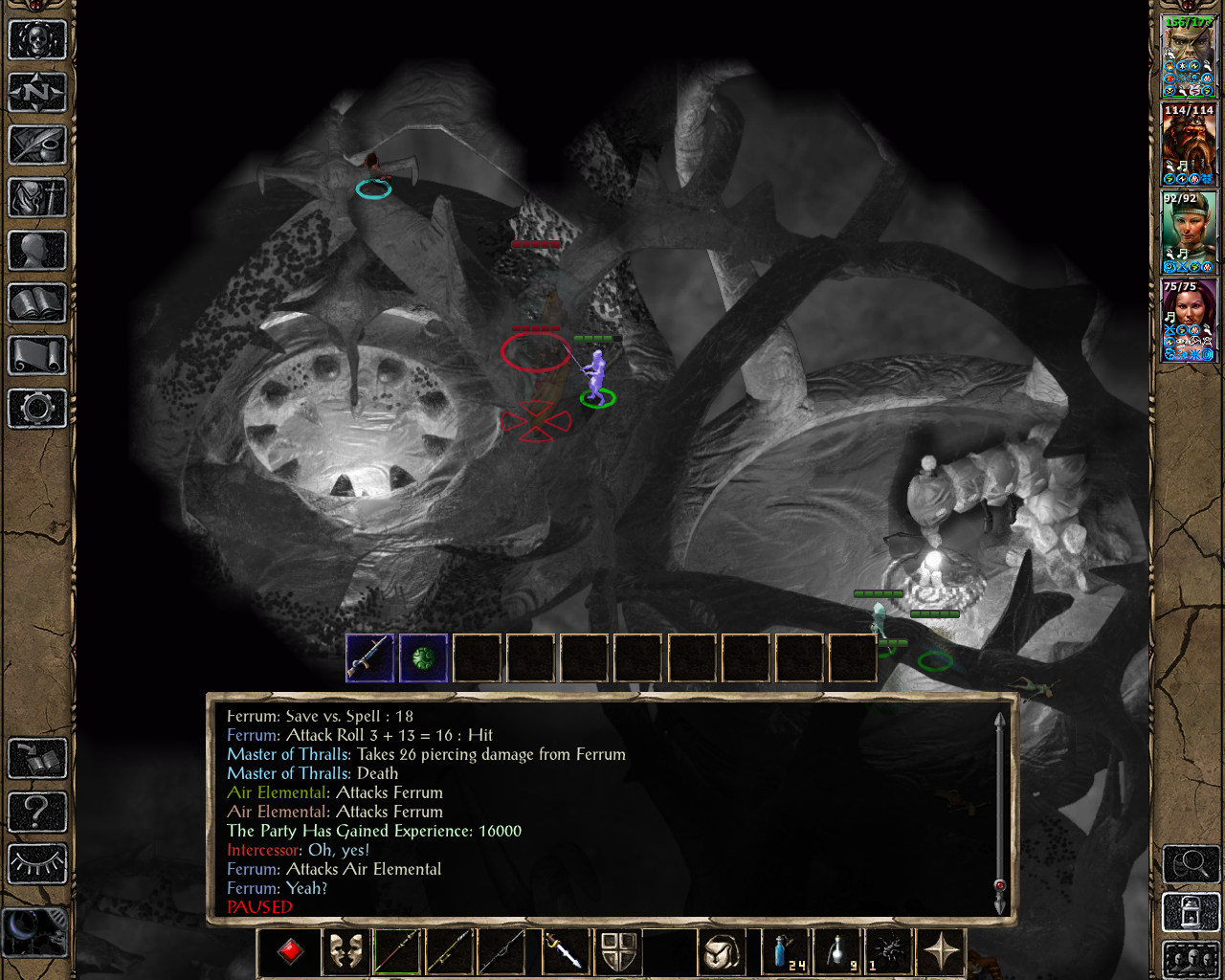Toggle stealth mode with the masks icon

coord(345,950)
